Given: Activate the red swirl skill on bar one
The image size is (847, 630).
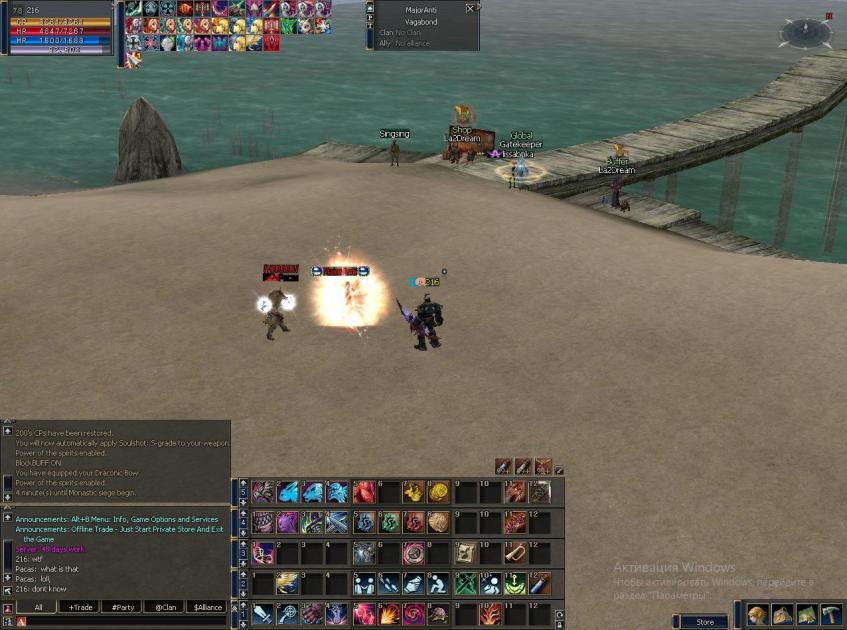Looking at the screenshot, I should (412, 613).
